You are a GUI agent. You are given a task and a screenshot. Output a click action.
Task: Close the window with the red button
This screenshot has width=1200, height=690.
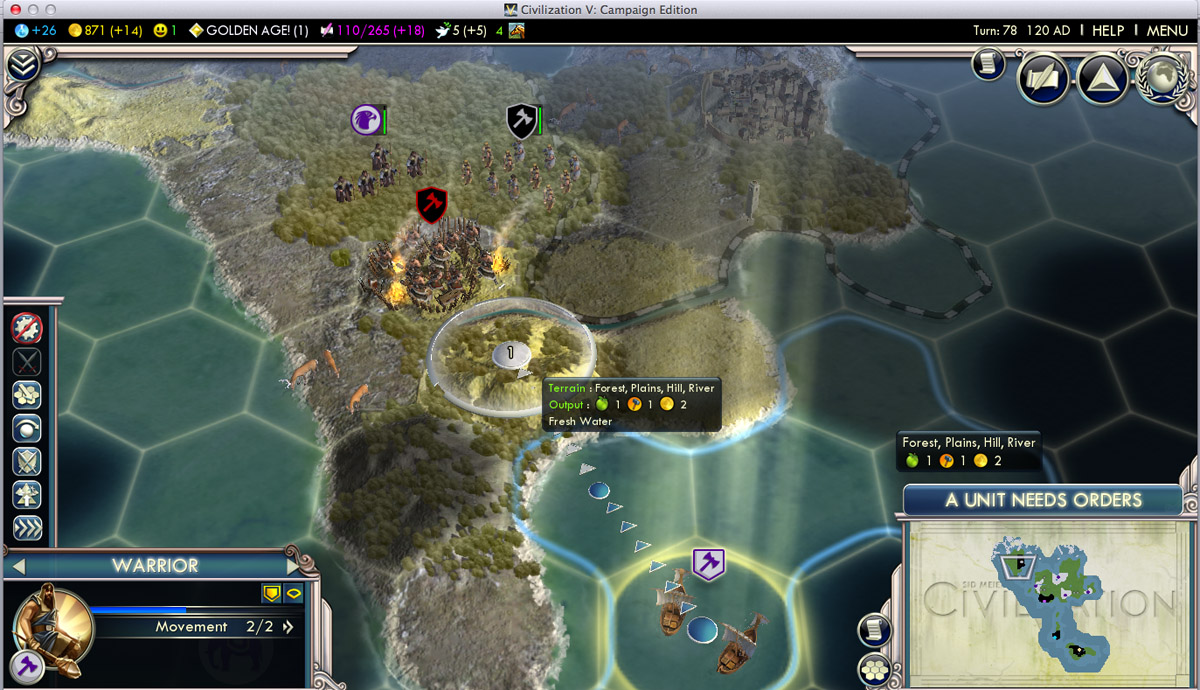pyautogui.click(x=15, y=10)
